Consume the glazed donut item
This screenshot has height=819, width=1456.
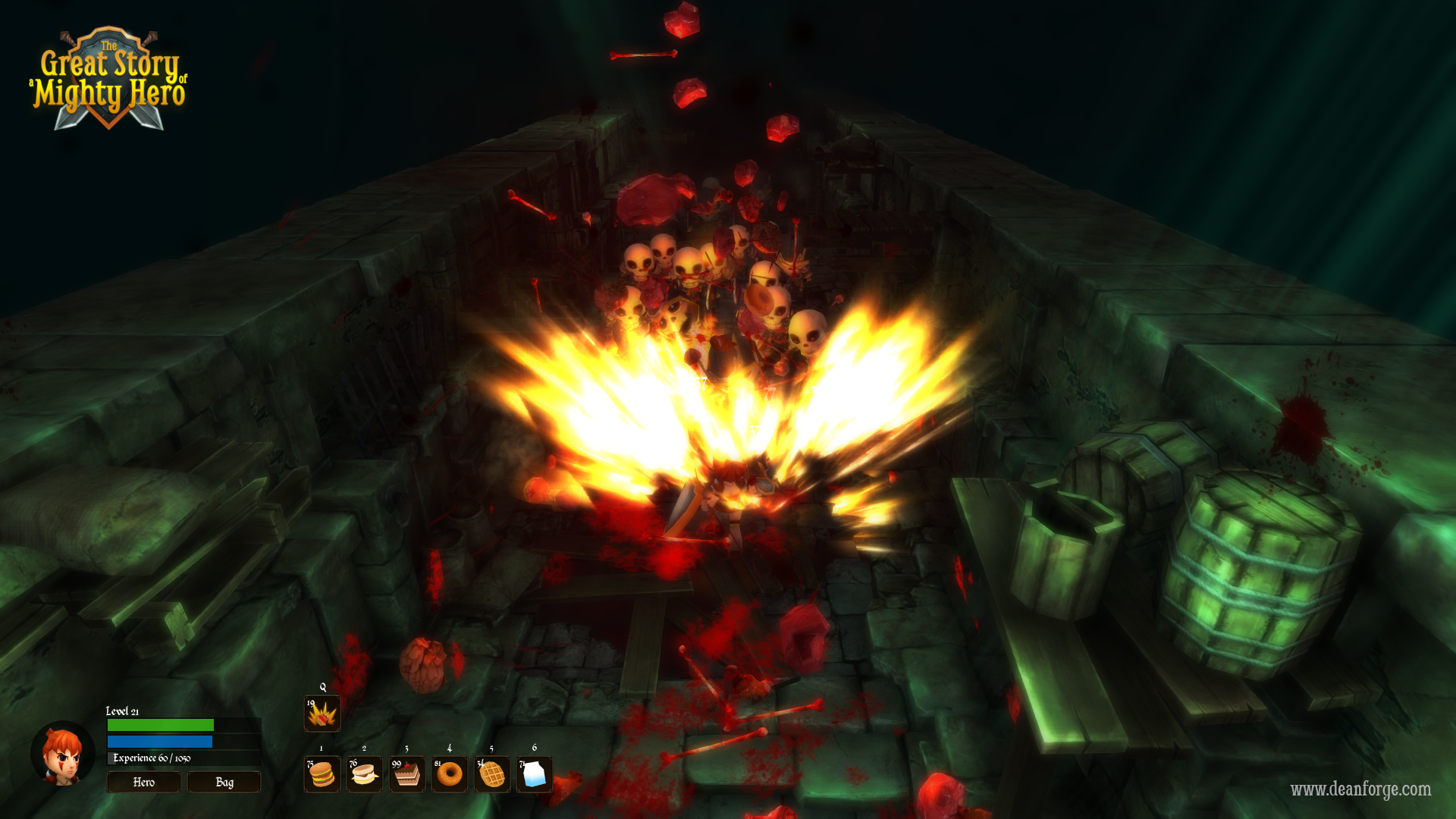coord(450,774)
